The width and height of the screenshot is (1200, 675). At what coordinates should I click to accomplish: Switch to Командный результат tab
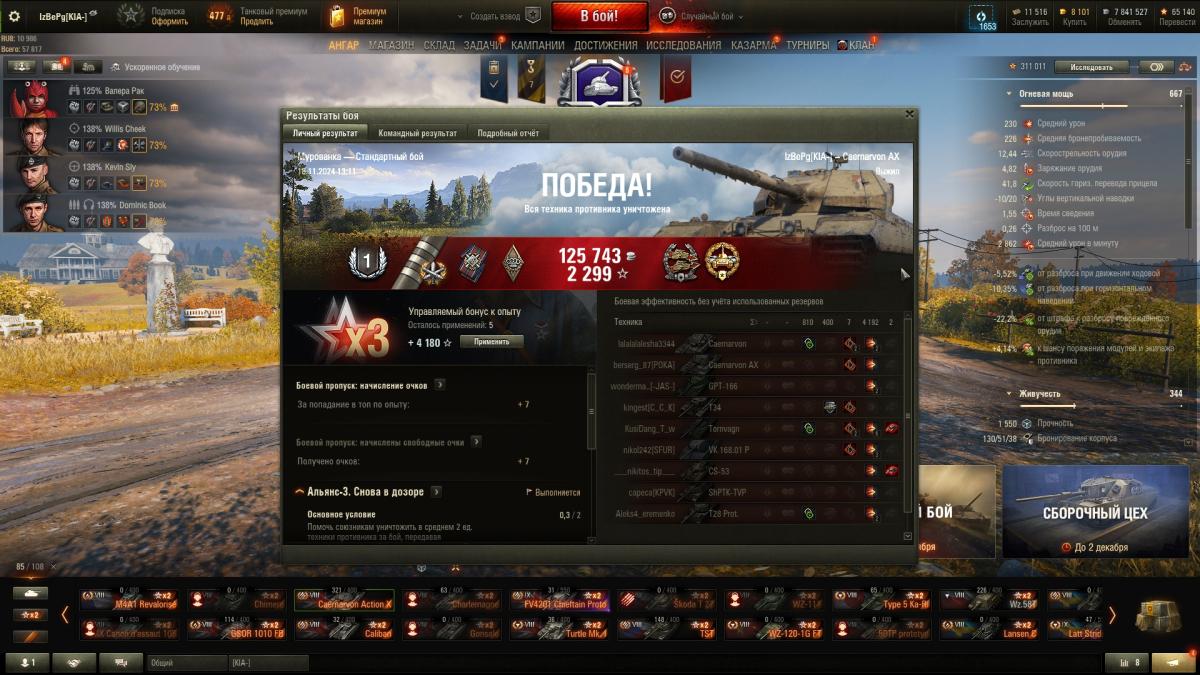417,133
